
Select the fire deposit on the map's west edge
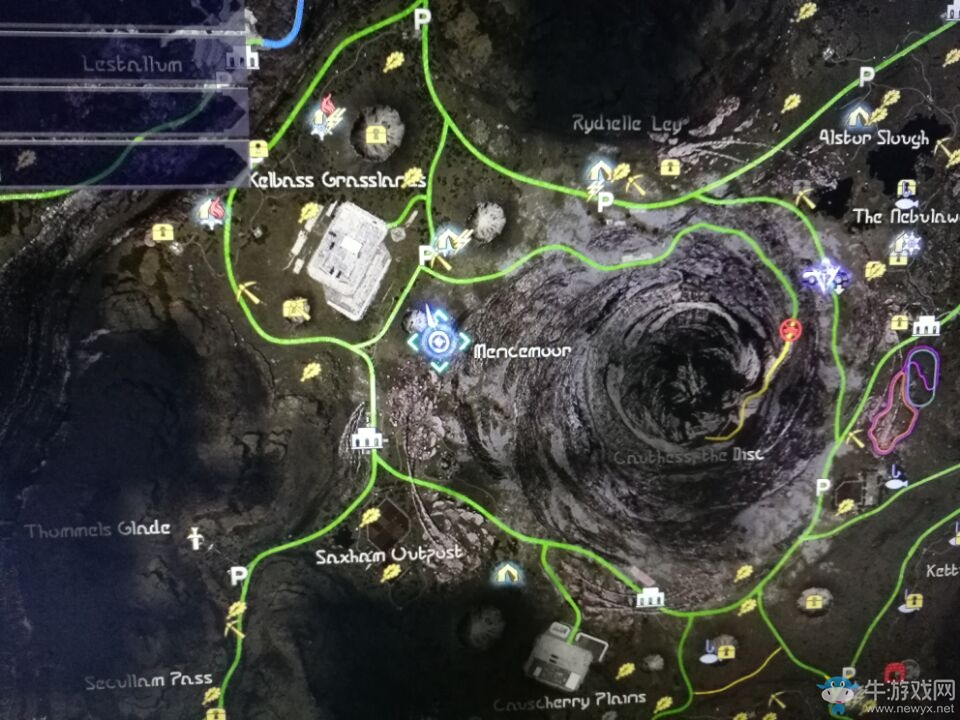(x=212, y=210)
